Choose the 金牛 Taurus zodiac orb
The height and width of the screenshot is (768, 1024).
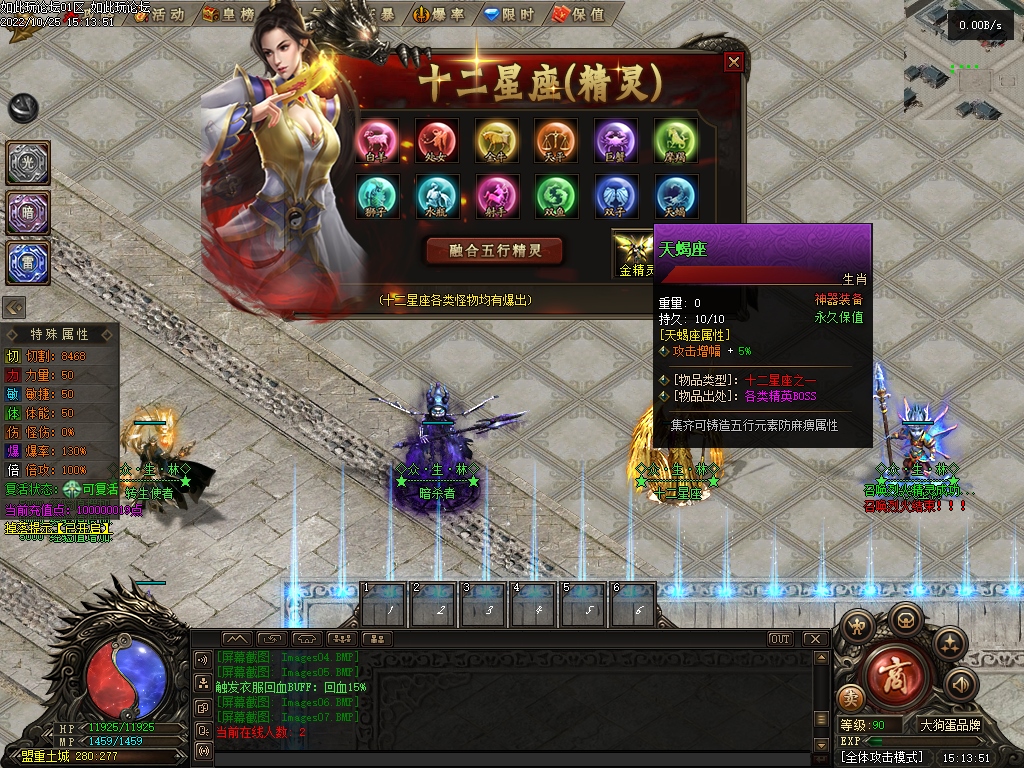click(496, 140)
